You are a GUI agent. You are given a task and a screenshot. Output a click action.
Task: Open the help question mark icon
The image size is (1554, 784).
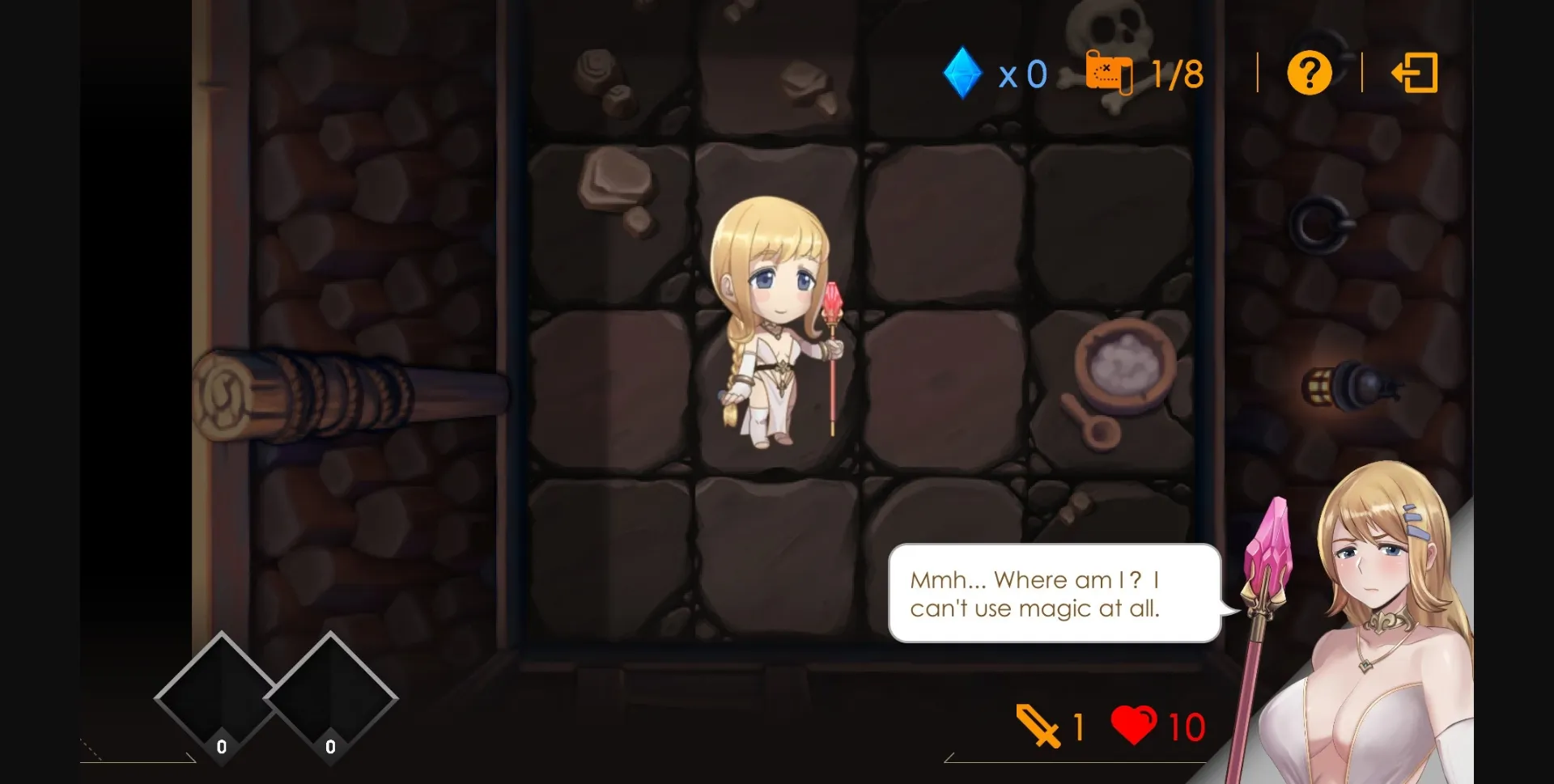[x=1309, y=72]
